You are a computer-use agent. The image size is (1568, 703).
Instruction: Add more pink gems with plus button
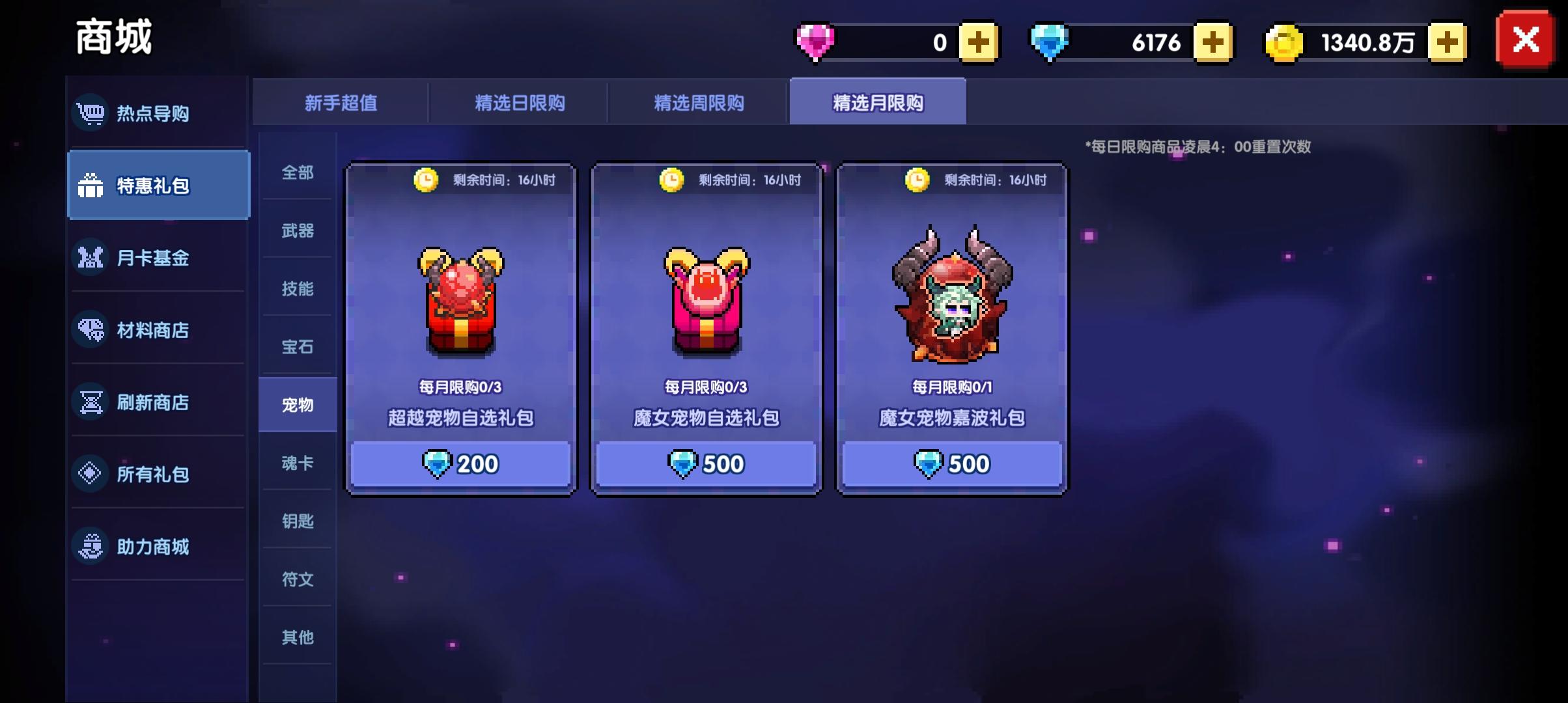tap(979, 41)
